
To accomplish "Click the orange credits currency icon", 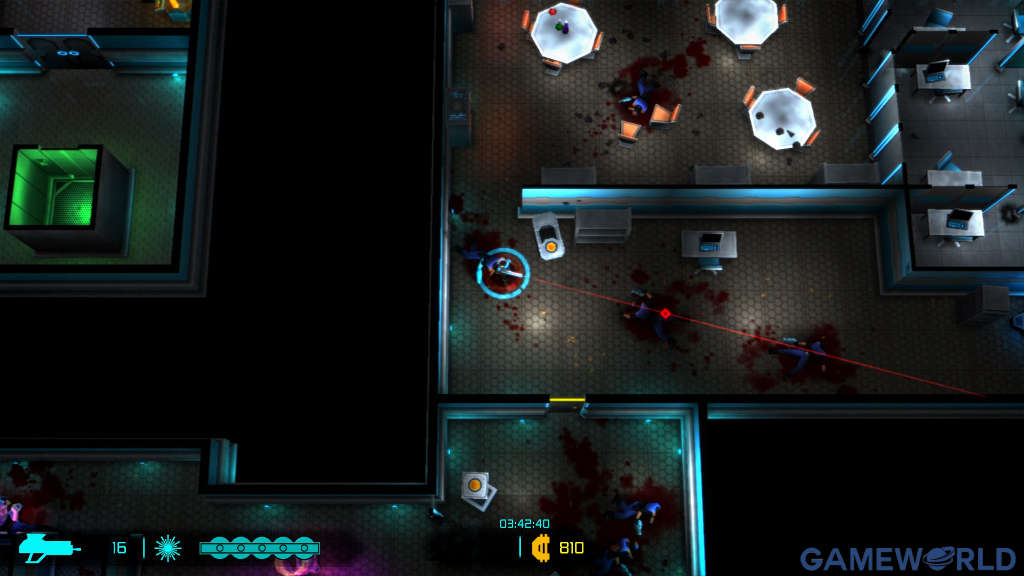I will [x=541, y=547].
